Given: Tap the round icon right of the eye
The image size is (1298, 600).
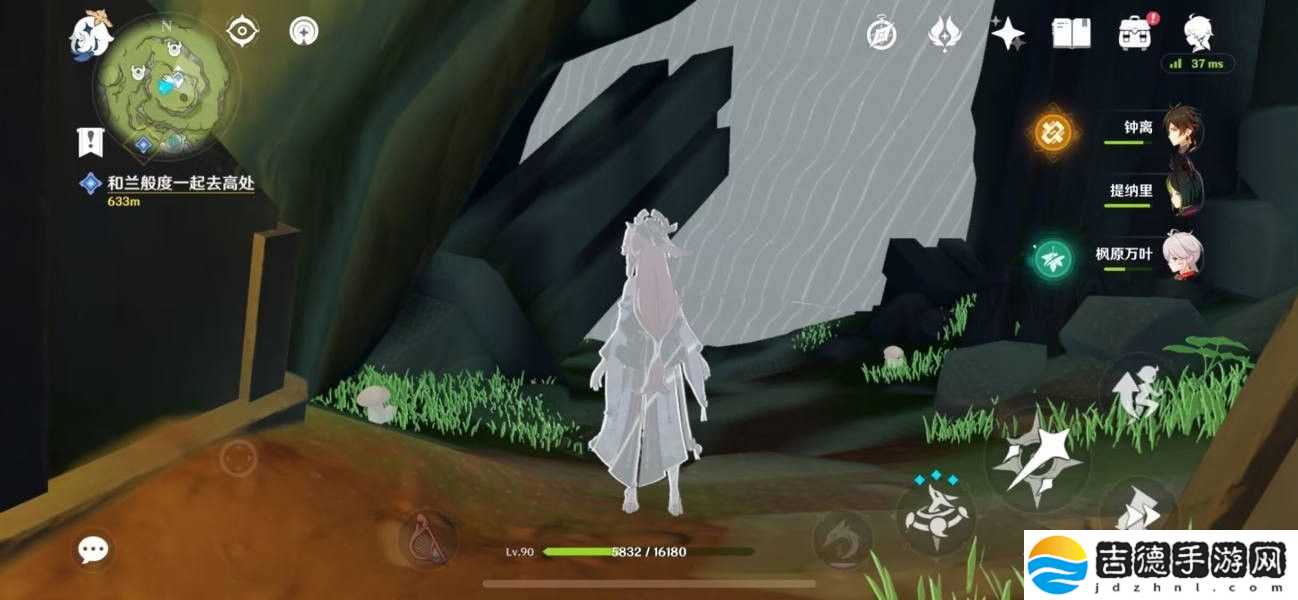Looking at the screenshot, I should tap(304, 32).
